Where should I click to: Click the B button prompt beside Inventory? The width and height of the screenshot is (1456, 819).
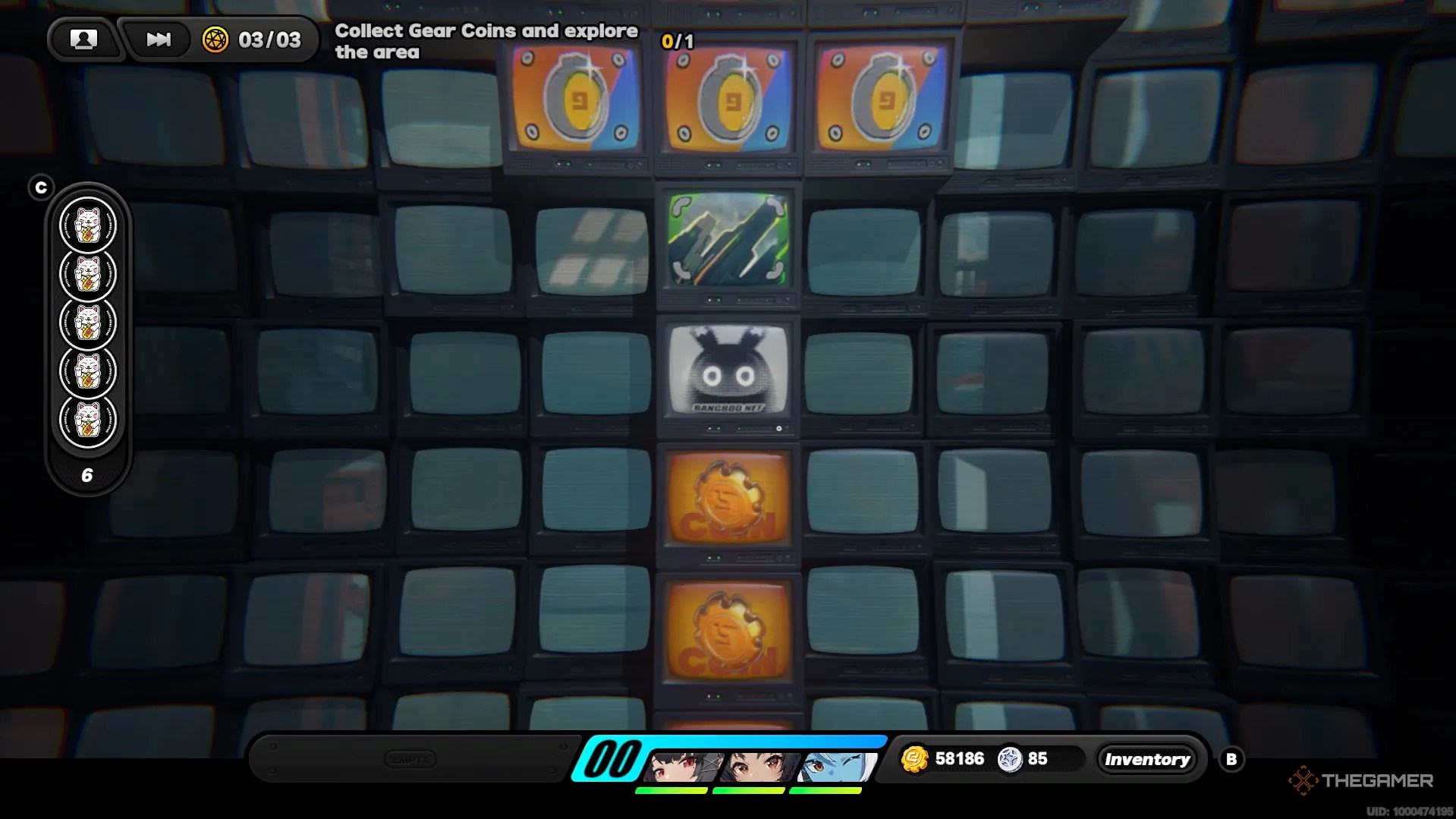1231,758
